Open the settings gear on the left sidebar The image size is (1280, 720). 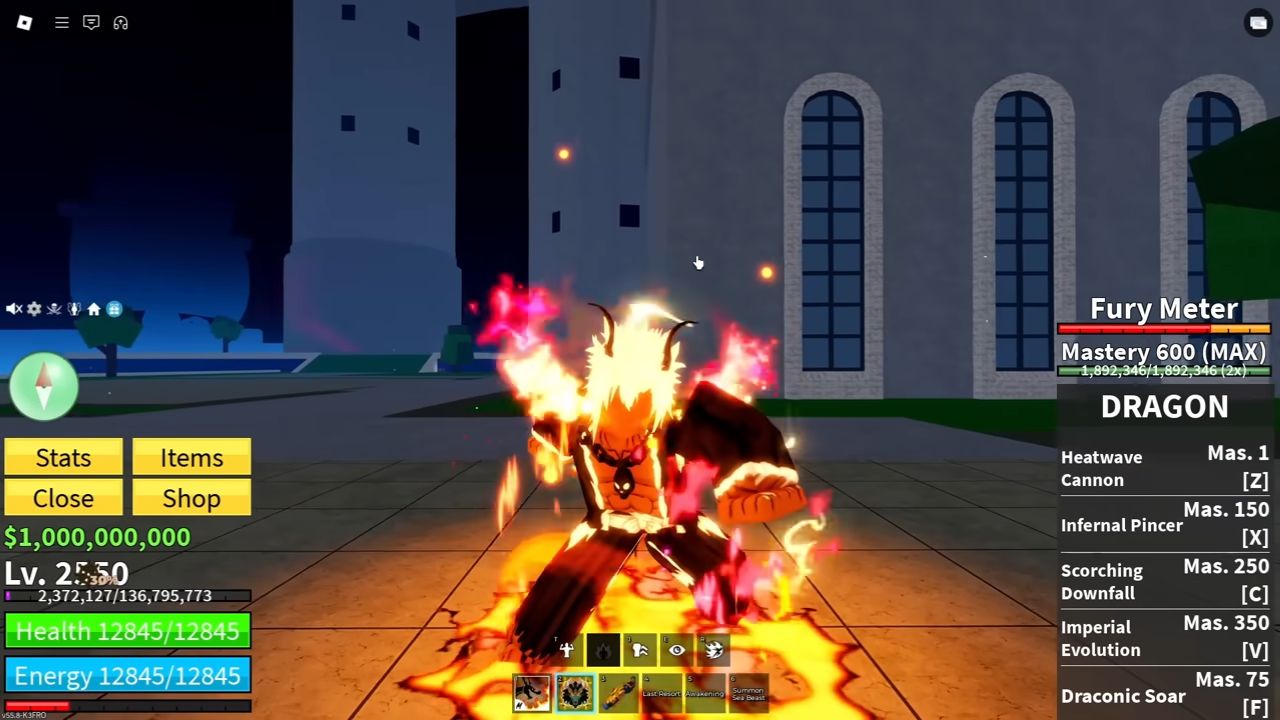coord(34,308)
